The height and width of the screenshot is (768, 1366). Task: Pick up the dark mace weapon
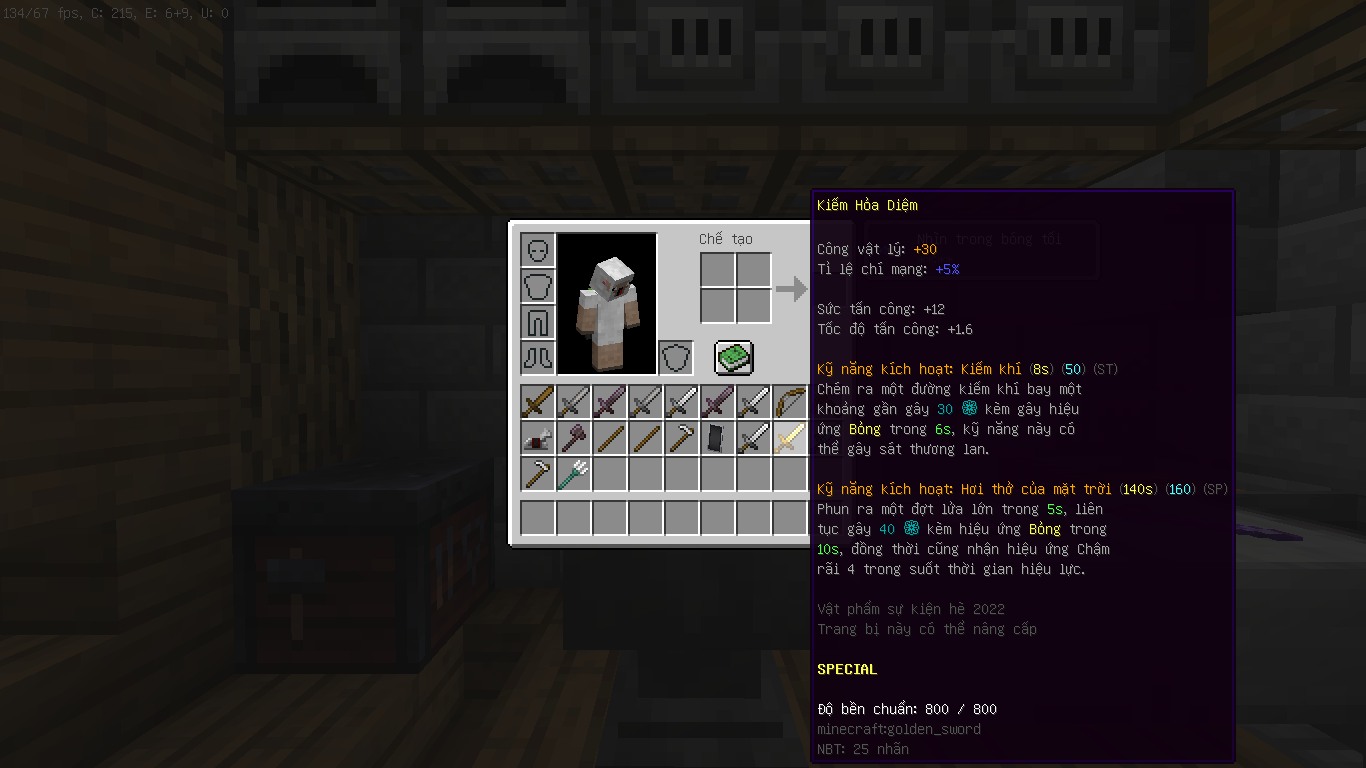point(573,438)
